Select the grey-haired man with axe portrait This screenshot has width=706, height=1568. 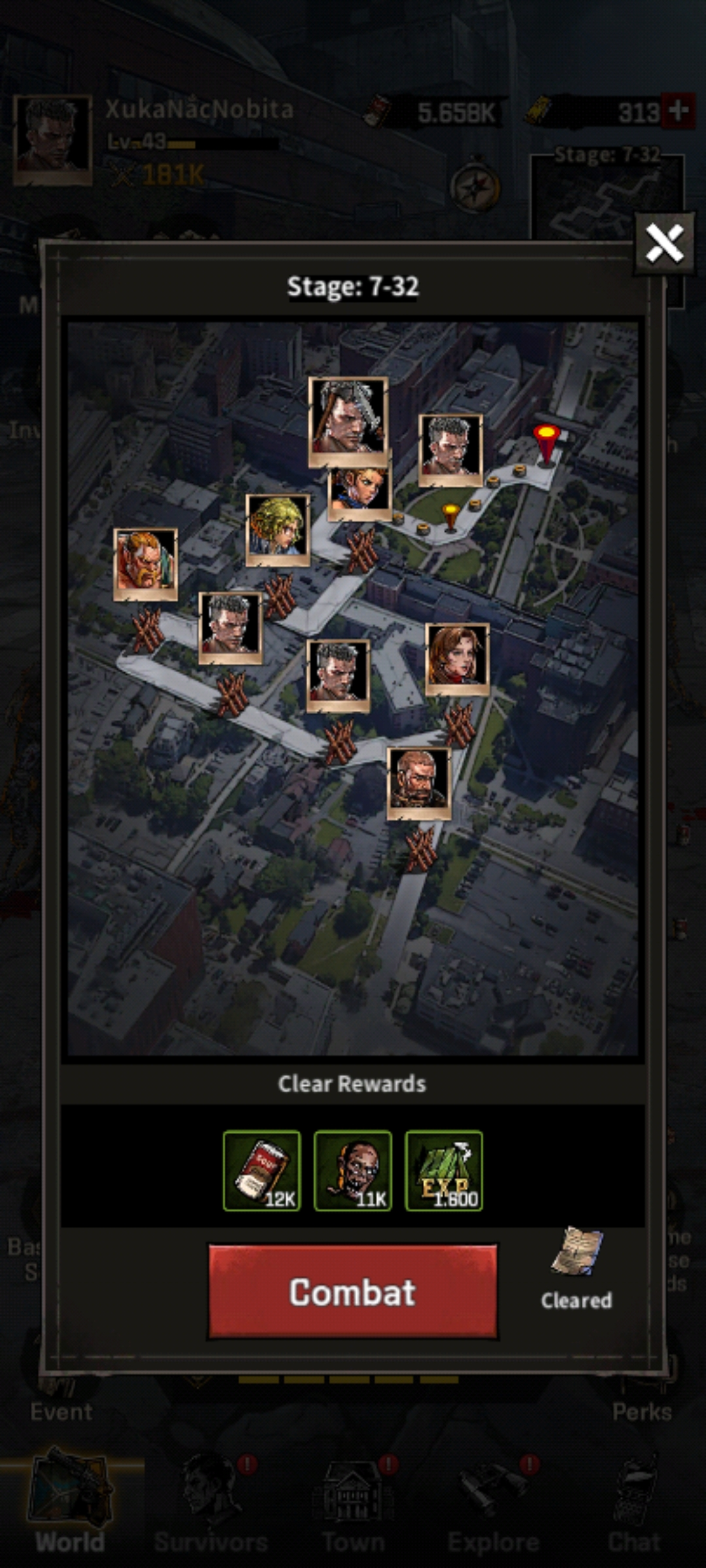point(348,421)
